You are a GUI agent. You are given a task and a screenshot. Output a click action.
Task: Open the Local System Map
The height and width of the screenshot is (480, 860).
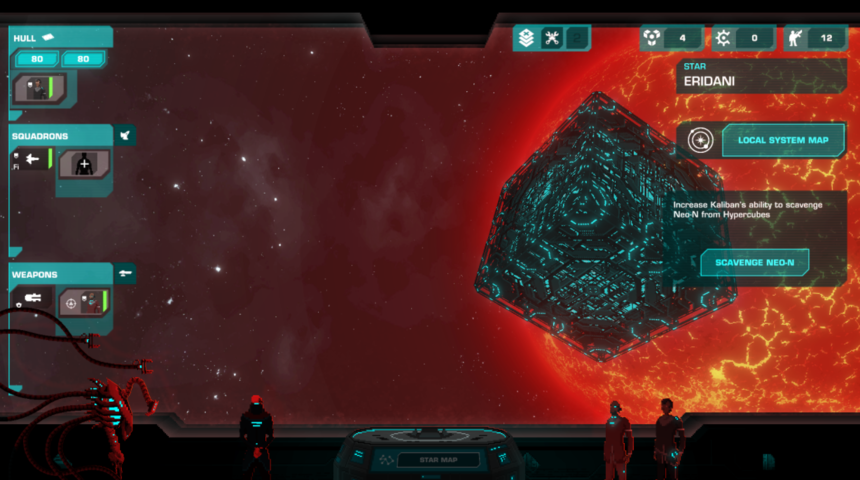tap(783, 140)
